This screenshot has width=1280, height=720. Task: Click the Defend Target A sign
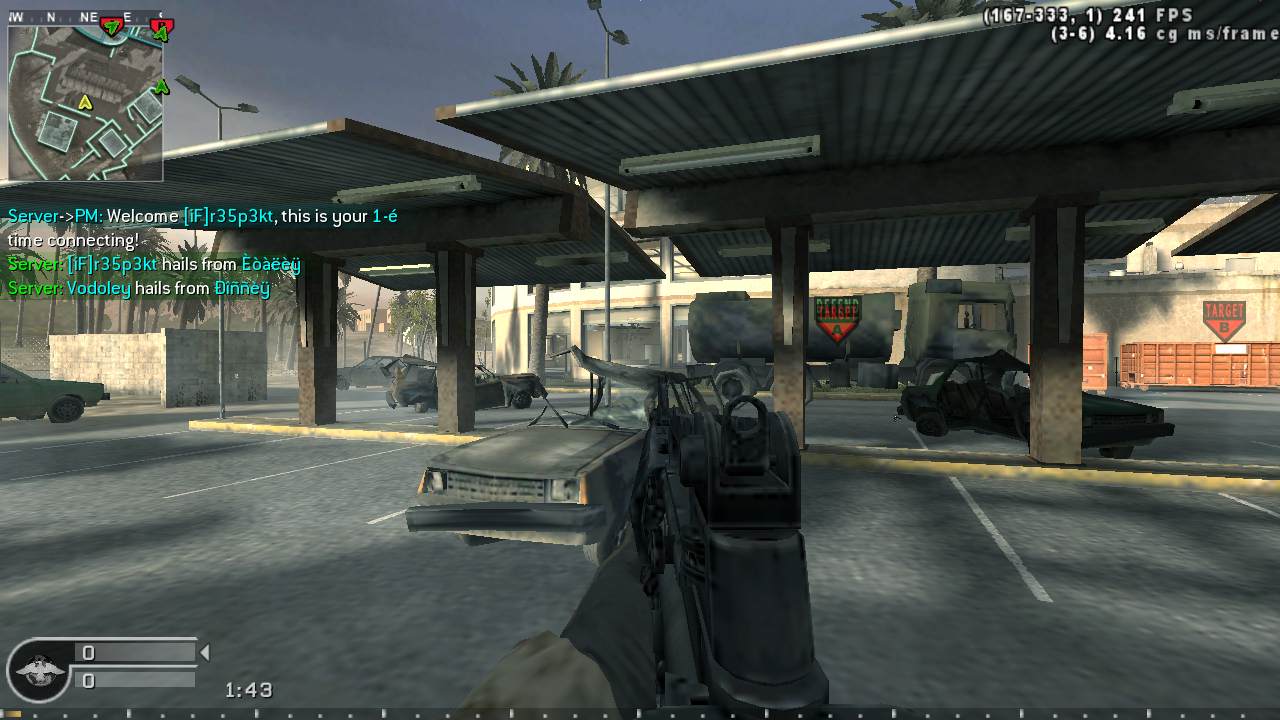point(837,316)
